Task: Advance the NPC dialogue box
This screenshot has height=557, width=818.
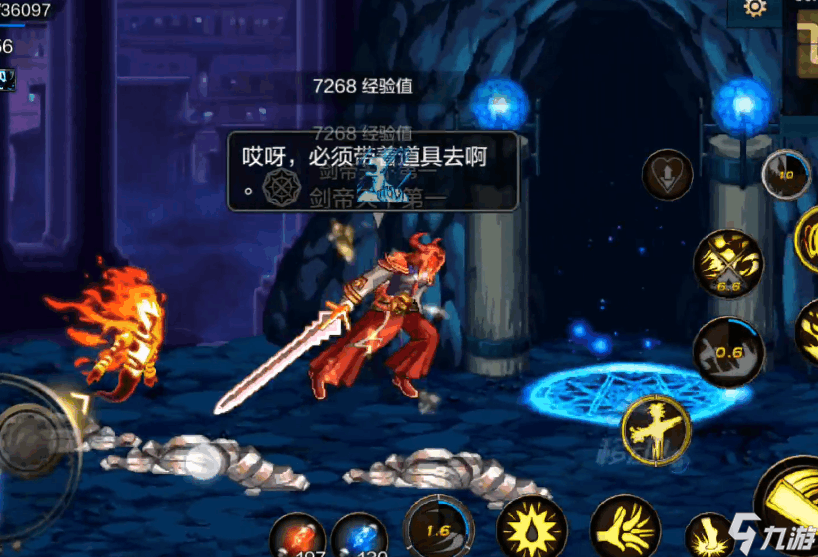Action: 372,171
